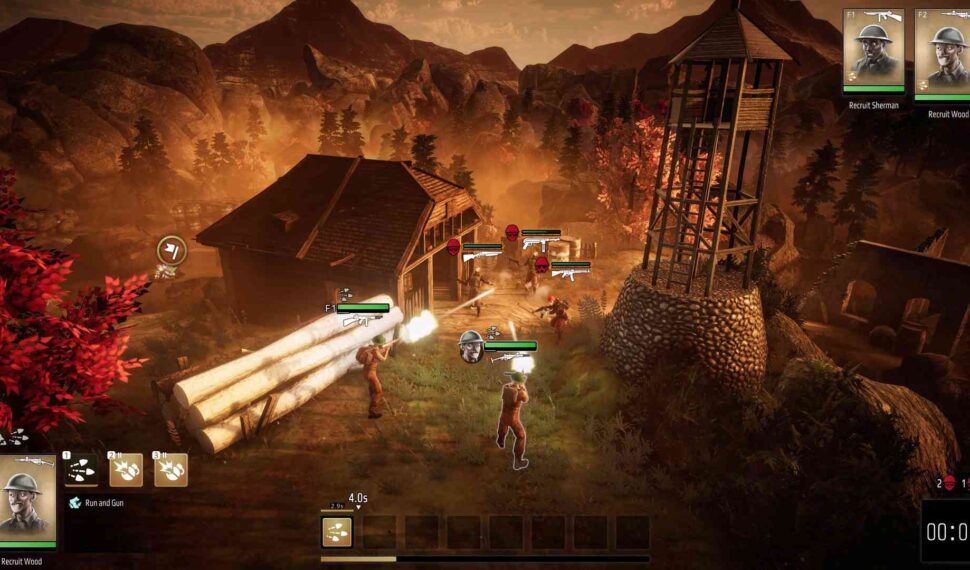This screenshot has width=970, height=570.
Task: Trigger the ability numbered 3
Action: (171, 469)
